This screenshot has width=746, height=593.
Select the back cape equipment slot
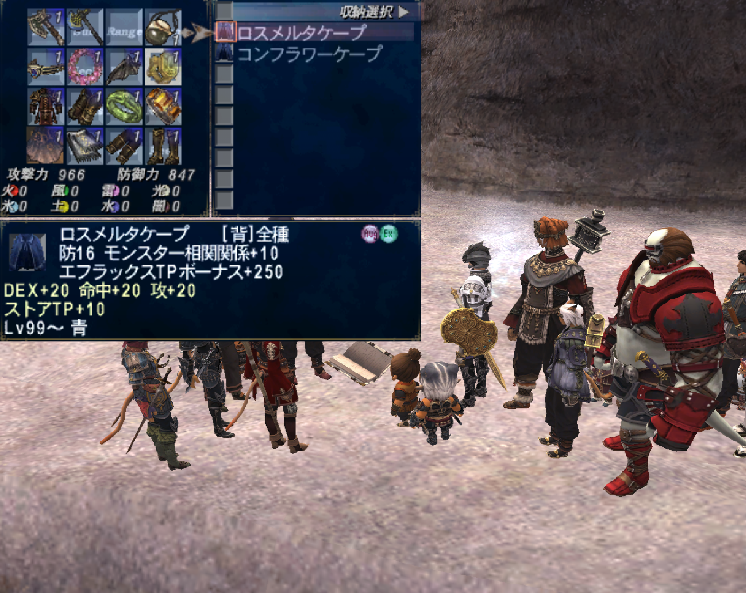pyautogui.click(x=46, y=144)
